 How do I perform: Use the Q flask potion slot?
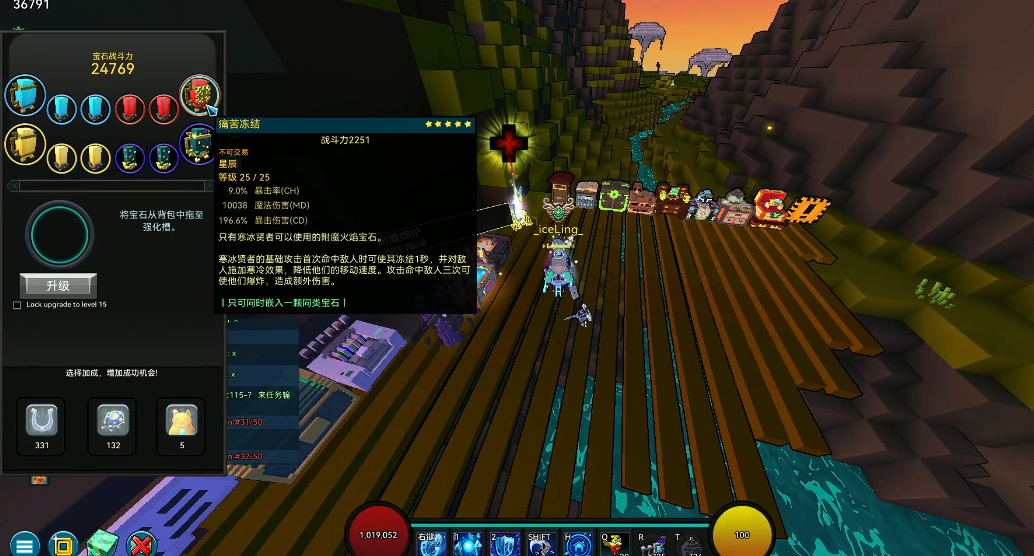614,545
